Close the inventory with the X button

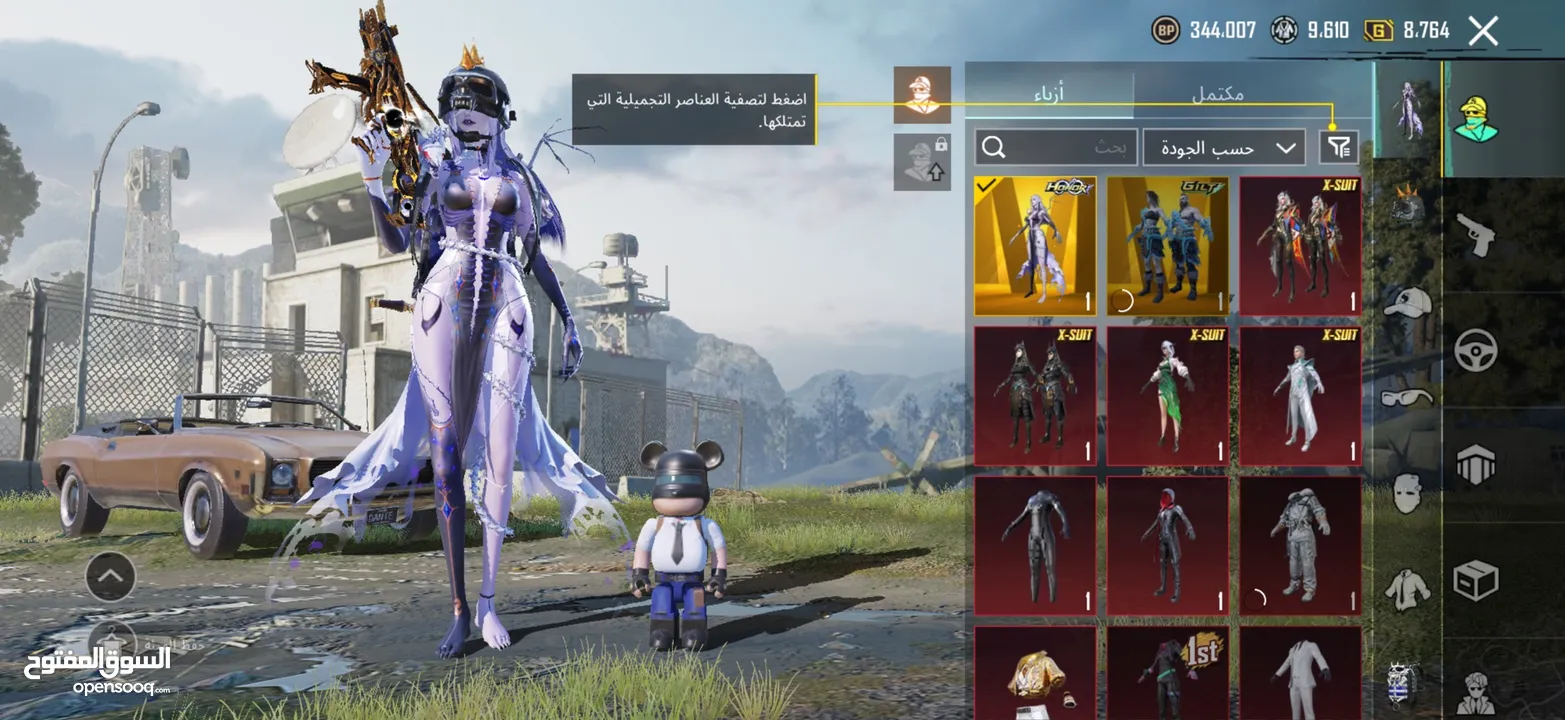tap(1483, 31)
